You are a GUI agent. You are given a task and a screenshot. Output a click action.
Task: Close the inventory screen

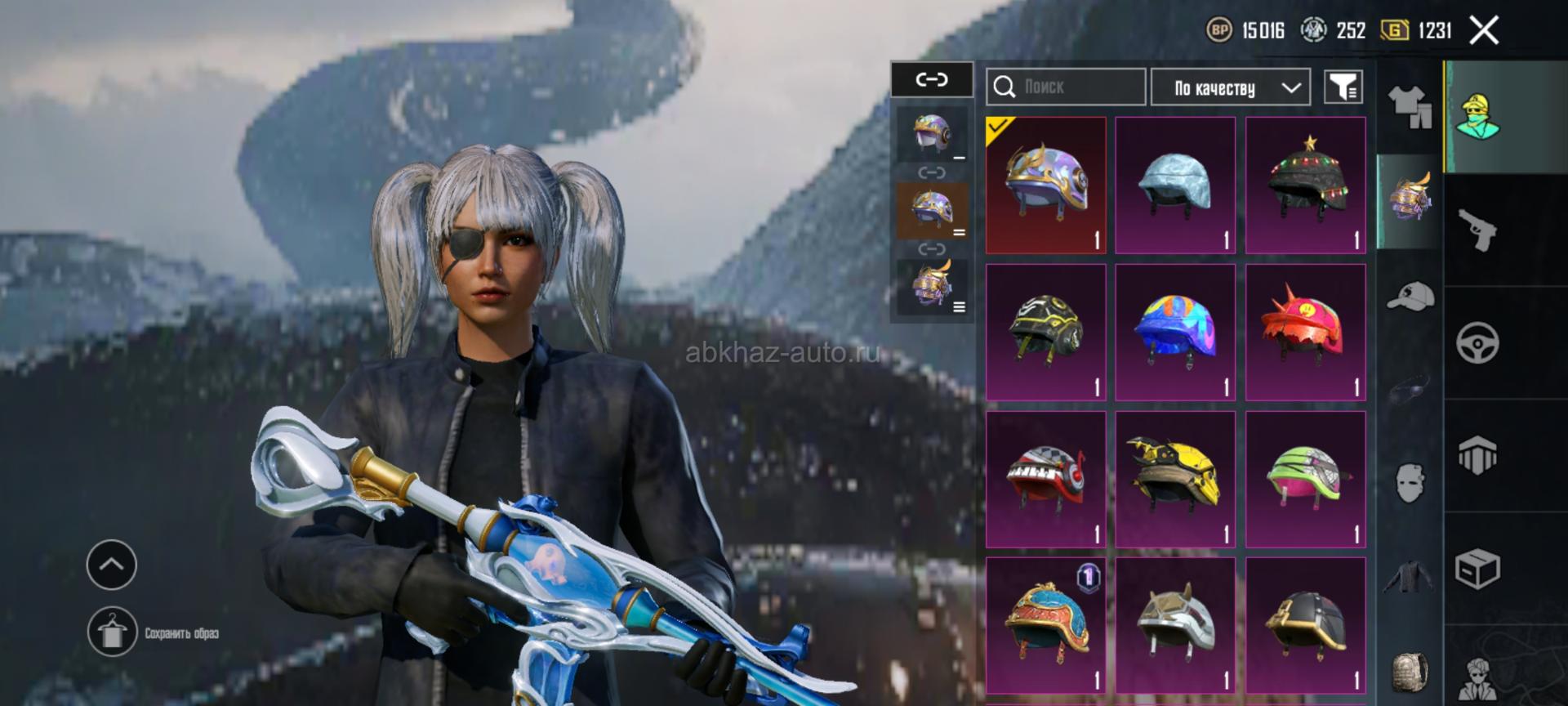(x=1484, y=31)
